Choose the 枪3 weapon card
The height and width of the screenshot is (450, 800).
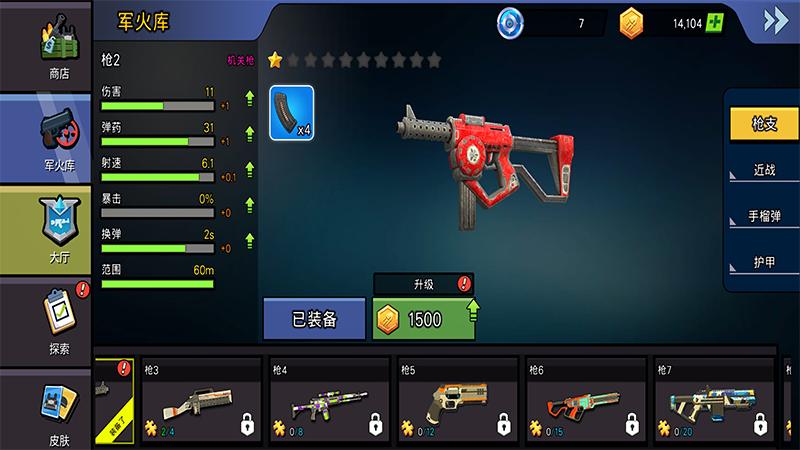[202, 399]
